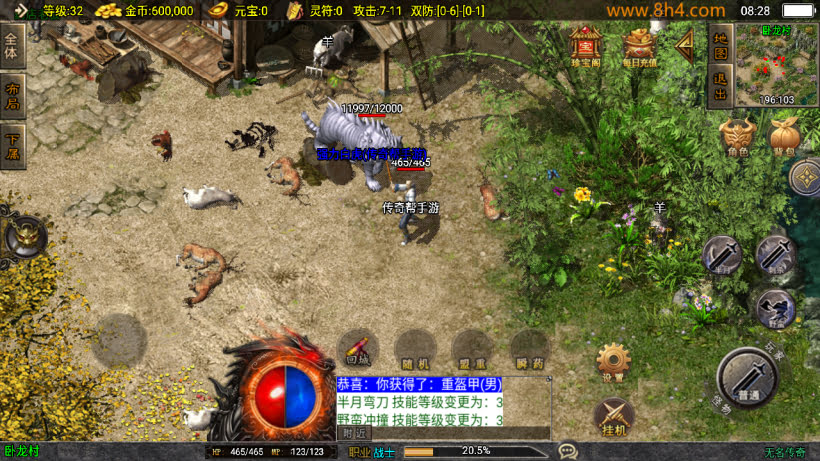Tap the 瞬药 instant potion slot
The width and height of the screenshot is (820, 461).
tap(529, 348)
